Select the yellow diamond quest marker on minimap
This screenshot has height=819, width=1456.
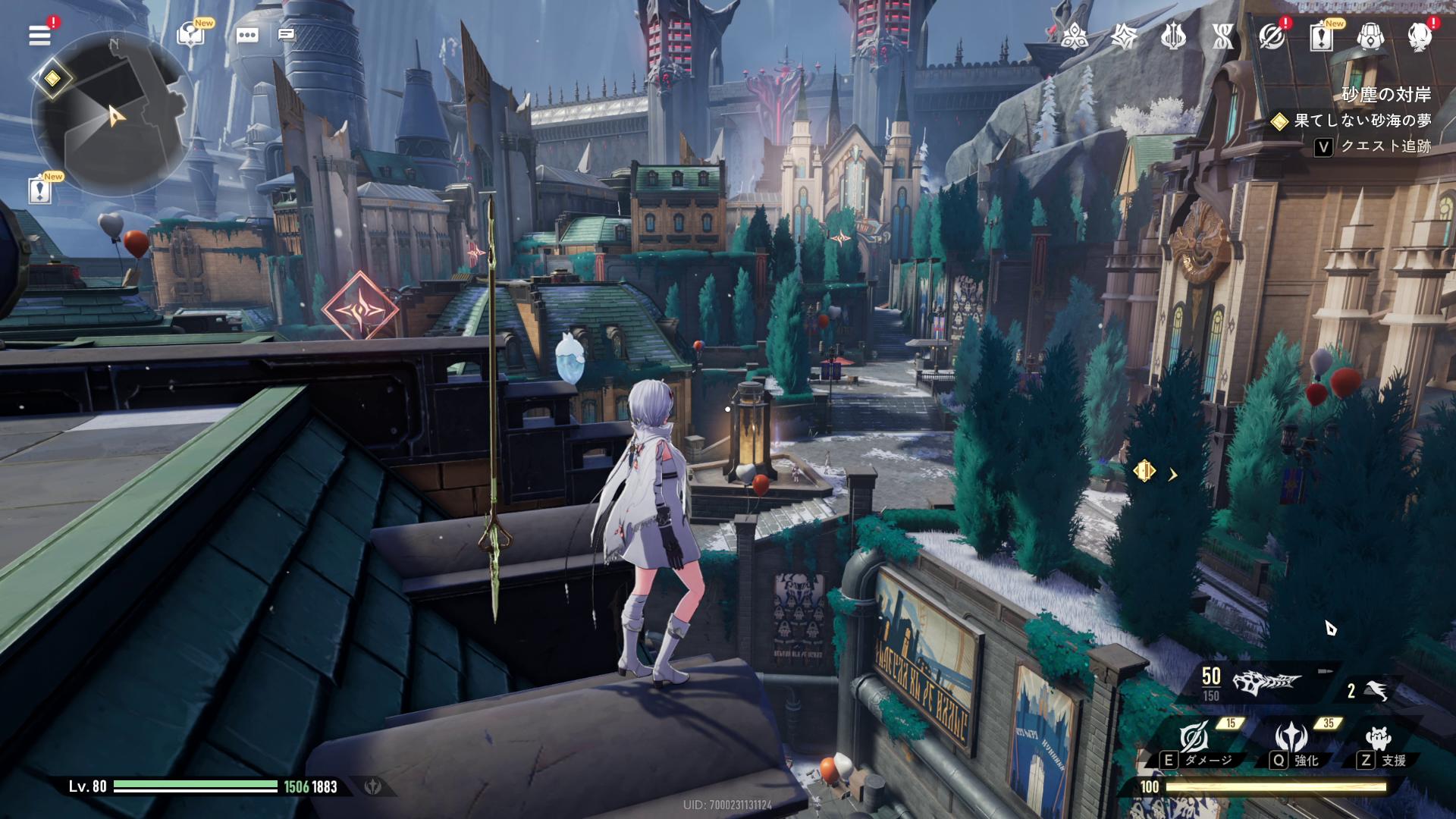pos(52,78)
